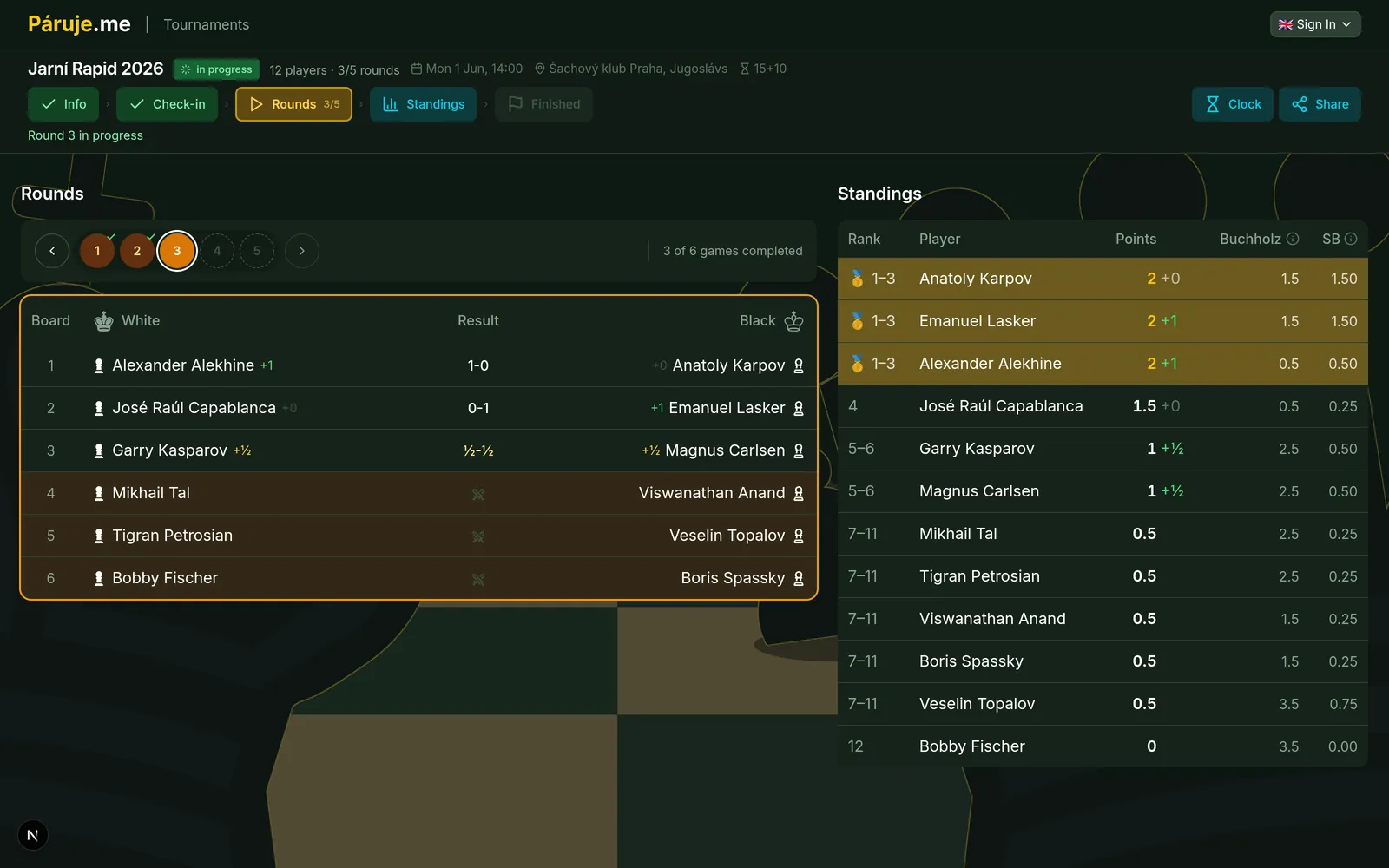Click the play icon on the Rounds tab
The width and height of the screenshot is (1389, 868).
(256, 104)
